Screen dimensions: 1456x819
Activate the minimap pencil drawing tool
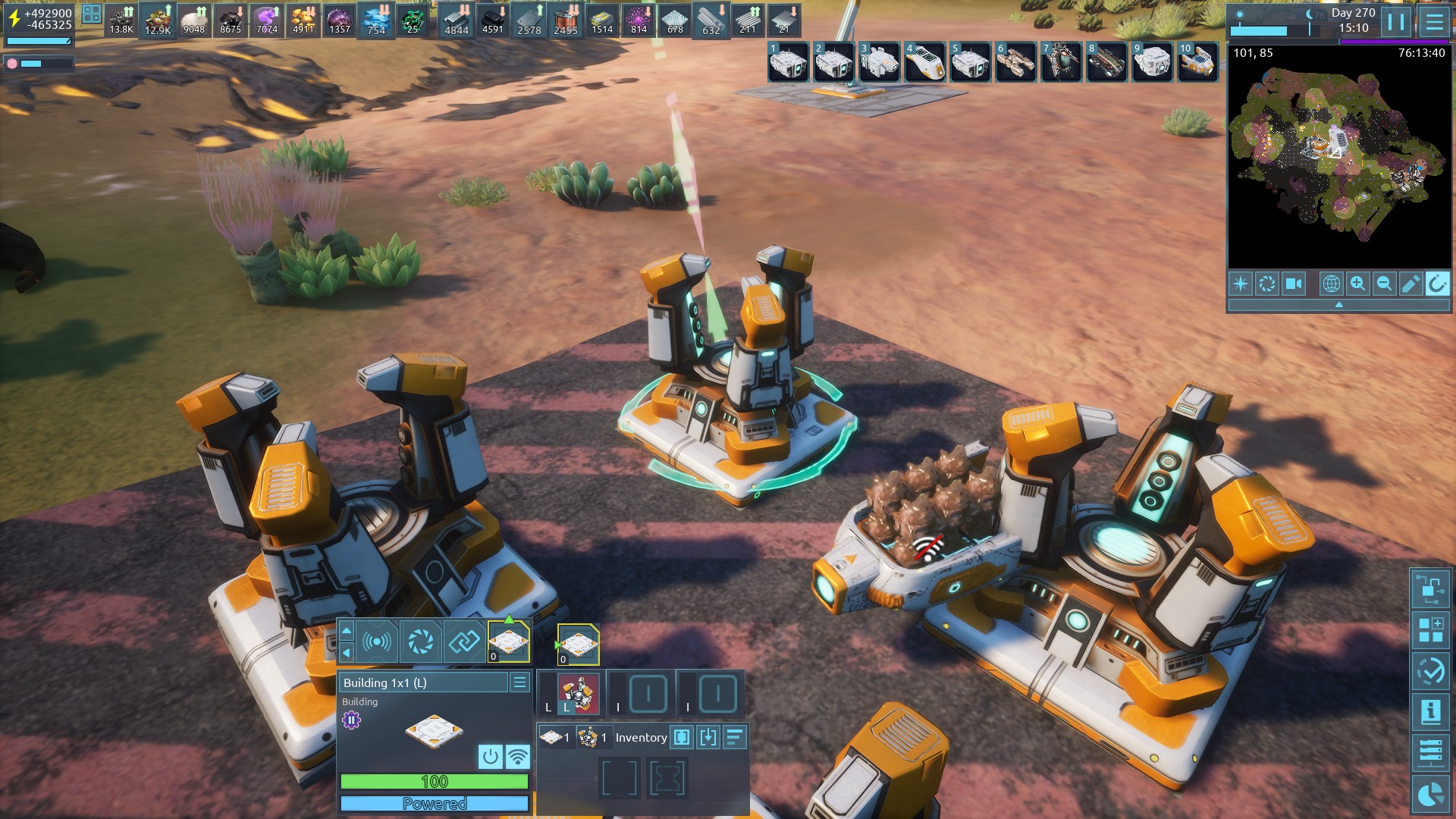1410,284
